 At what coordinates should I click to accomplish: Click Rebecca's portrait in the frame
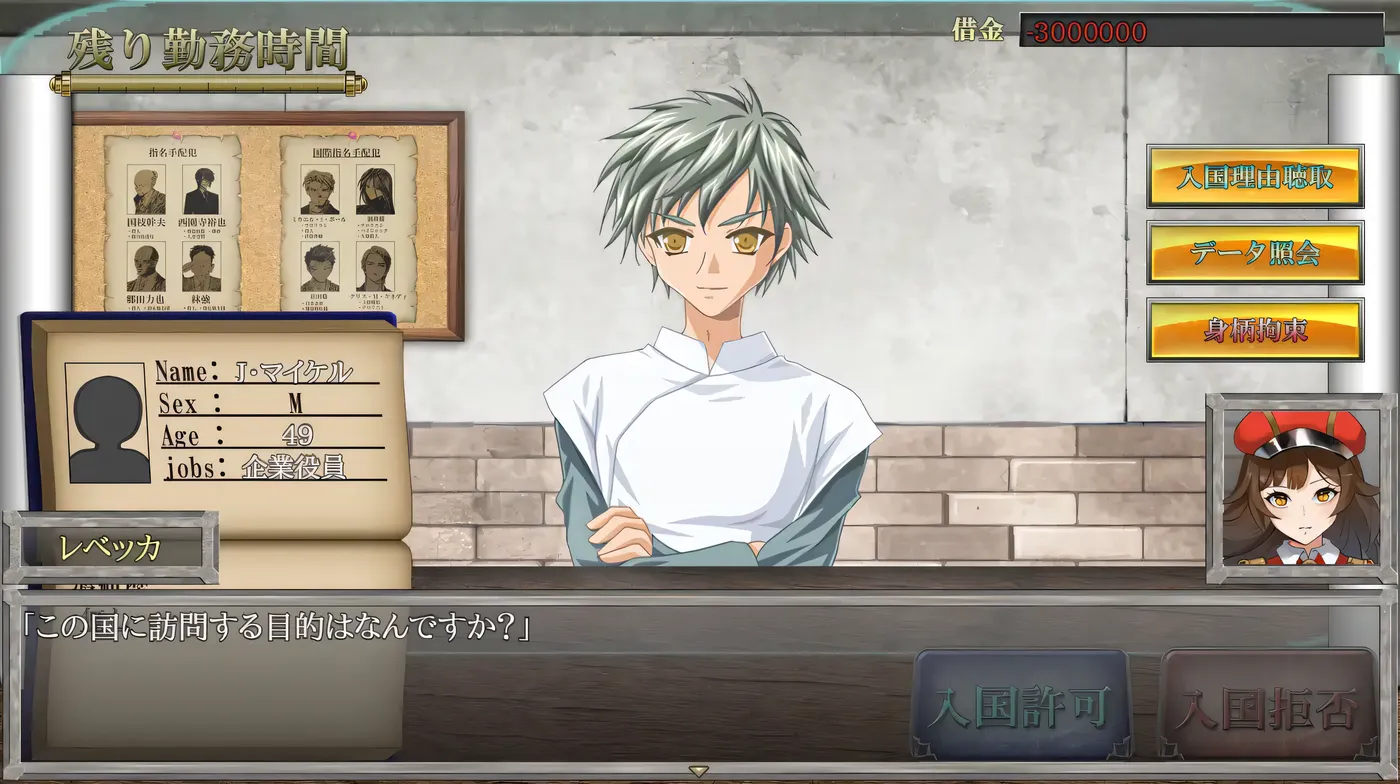1298,487
